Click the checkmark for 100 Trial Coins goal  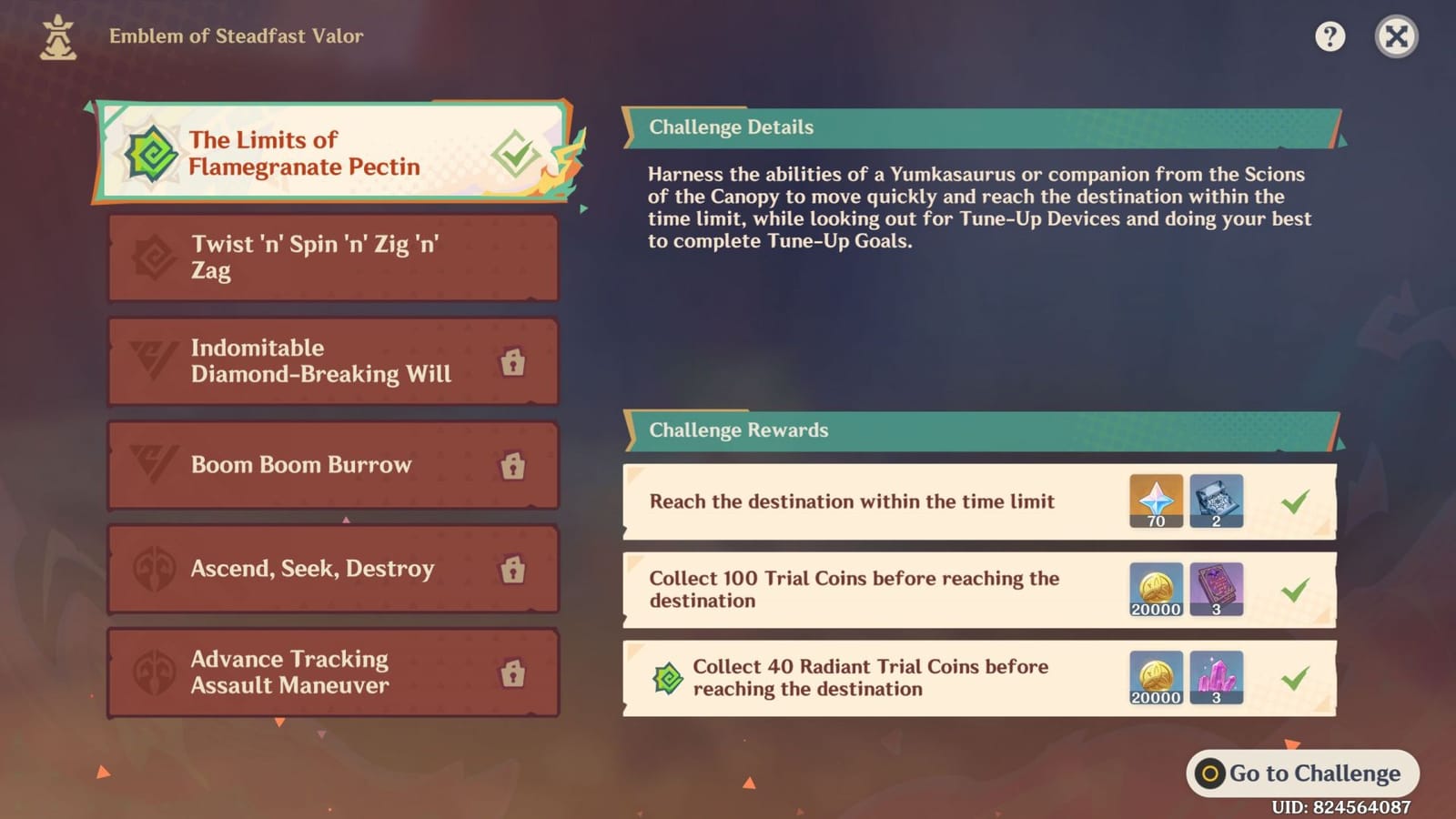(1293, 587)
